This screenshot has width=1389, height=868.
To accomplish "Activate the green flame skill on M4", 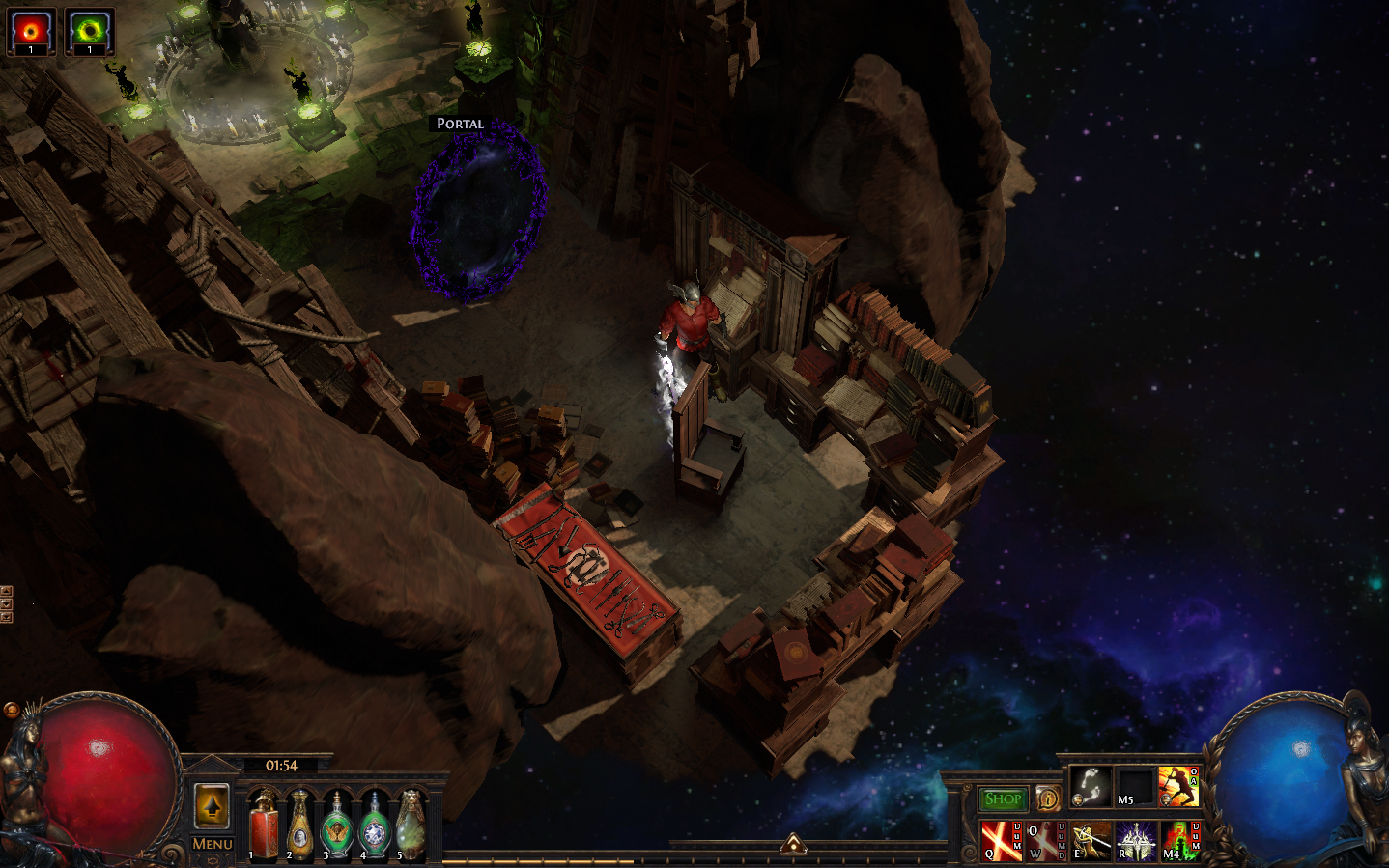I will (x=1179, y=840).
